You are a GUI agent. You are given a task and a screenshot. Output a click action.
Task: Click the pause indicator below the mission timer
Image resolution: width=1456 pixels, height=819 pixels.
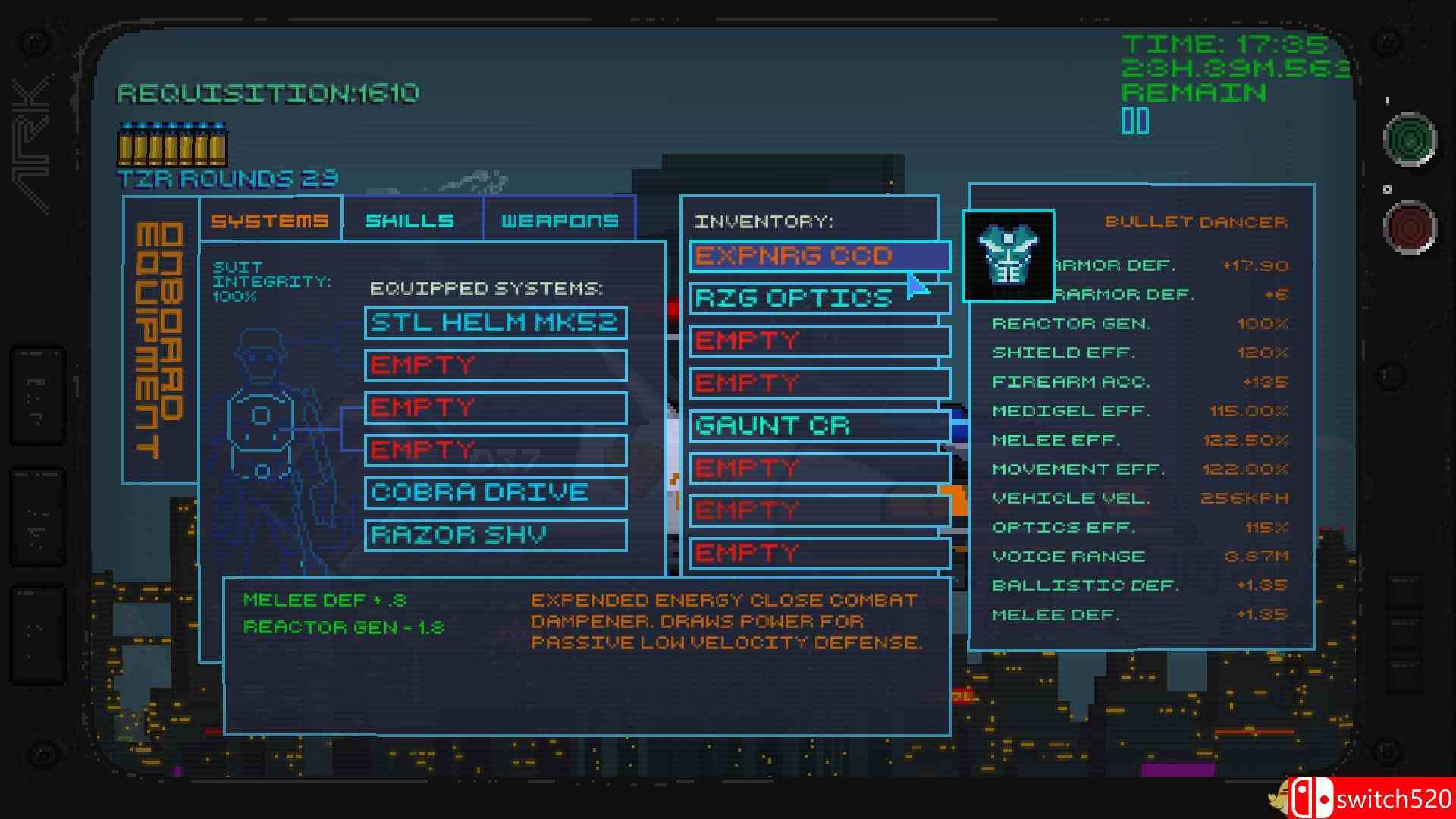point(1134,120)
